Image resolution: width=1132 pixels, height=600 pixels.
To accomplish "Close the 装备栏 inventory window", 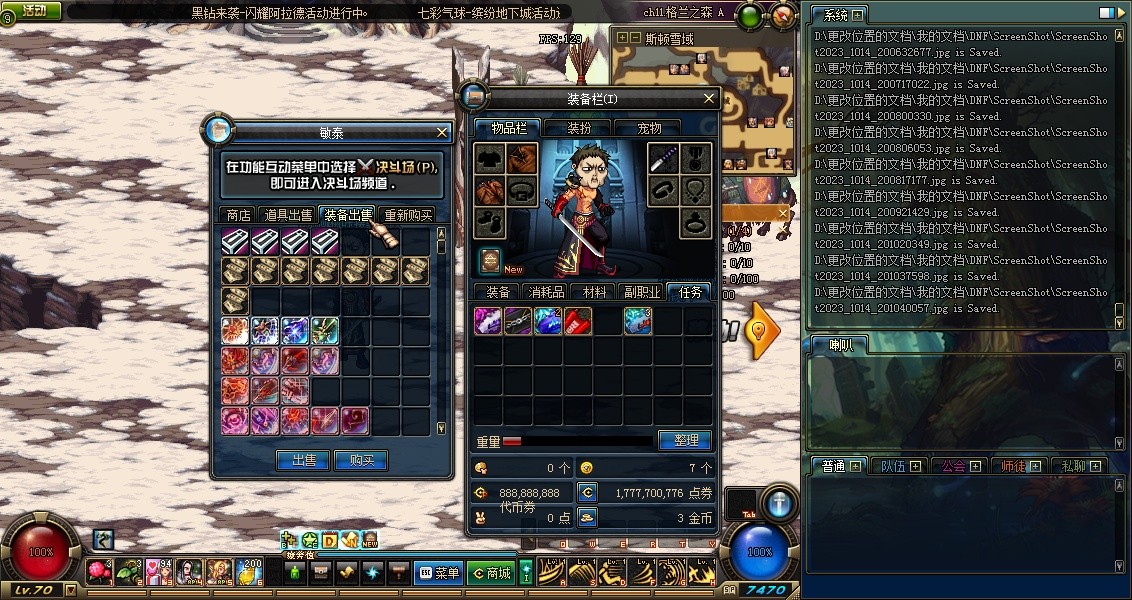I will (709, 98).
